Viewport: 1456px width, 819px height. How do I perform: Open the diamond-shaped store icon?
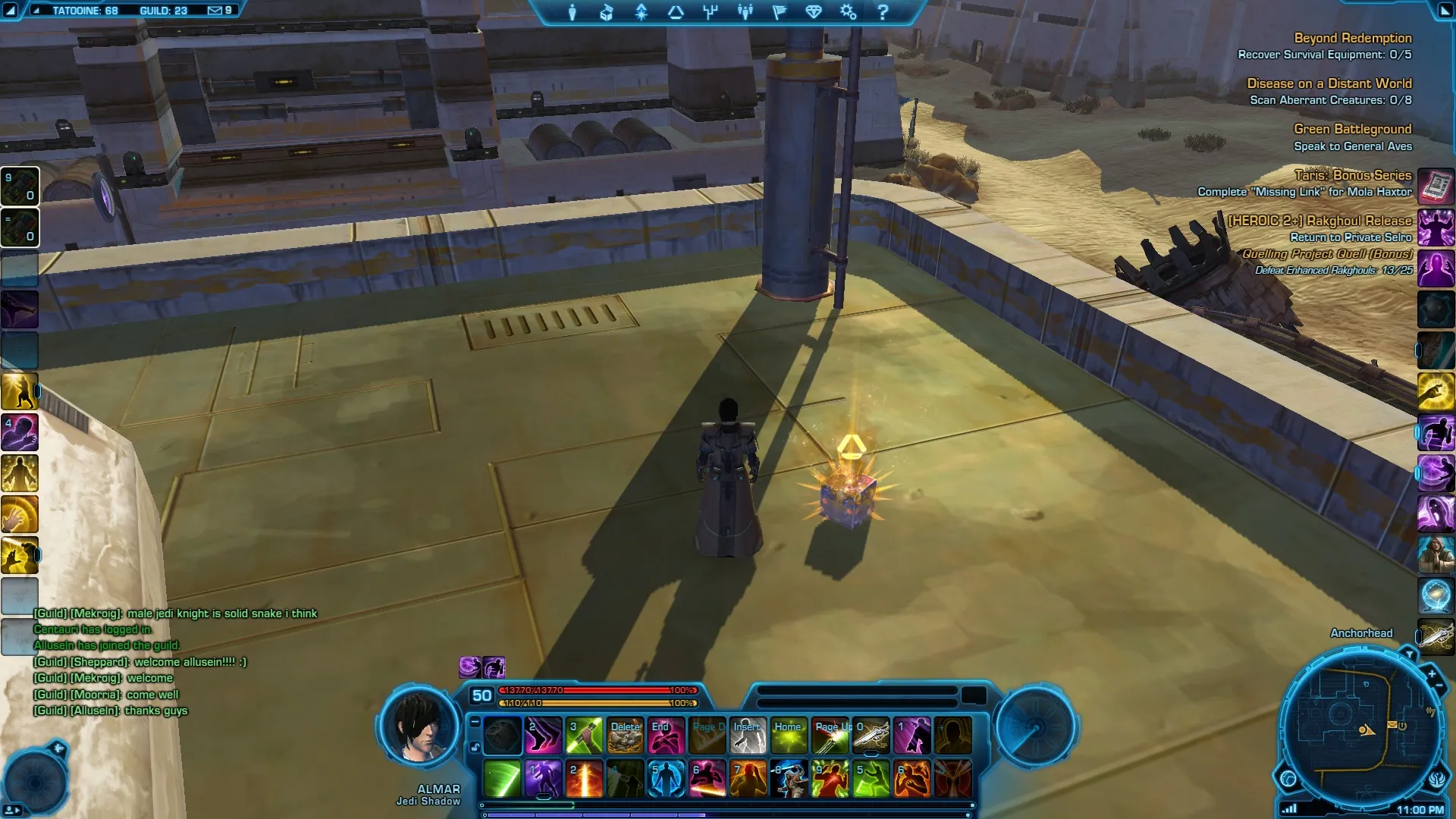click(x=814, y=12)
